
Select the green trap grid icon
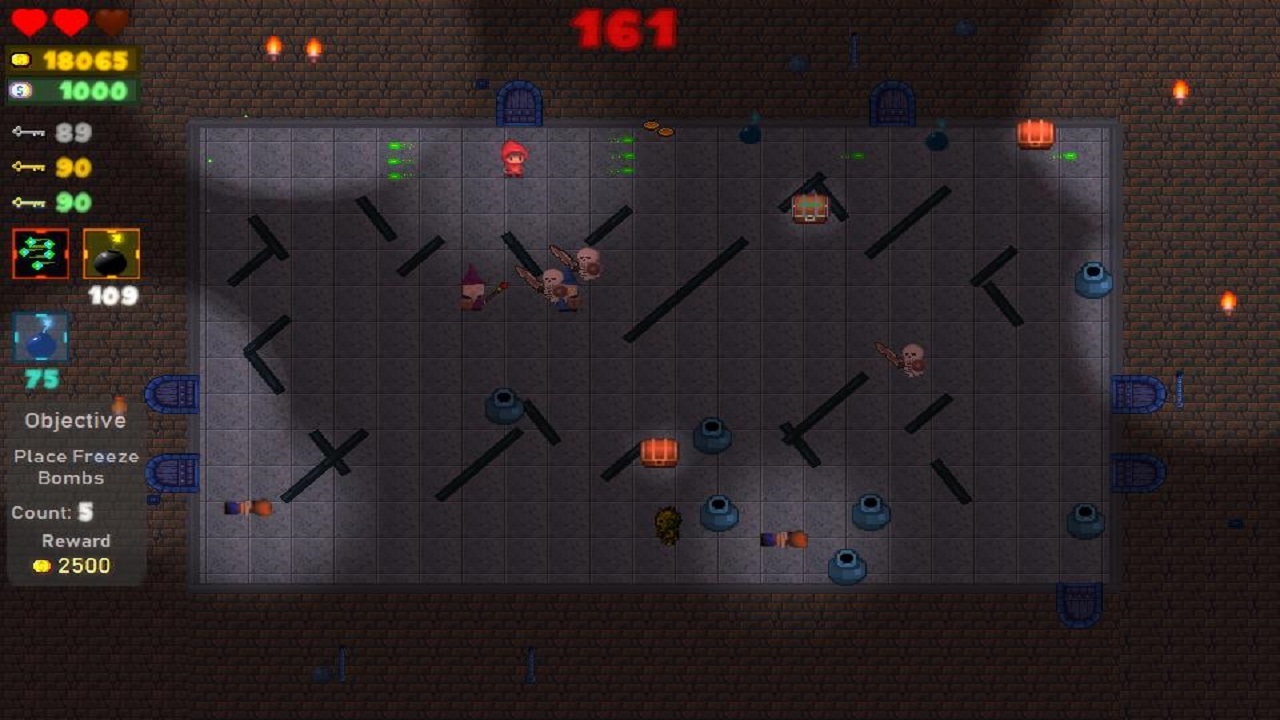pyautogui.click(x=39, y=255)
